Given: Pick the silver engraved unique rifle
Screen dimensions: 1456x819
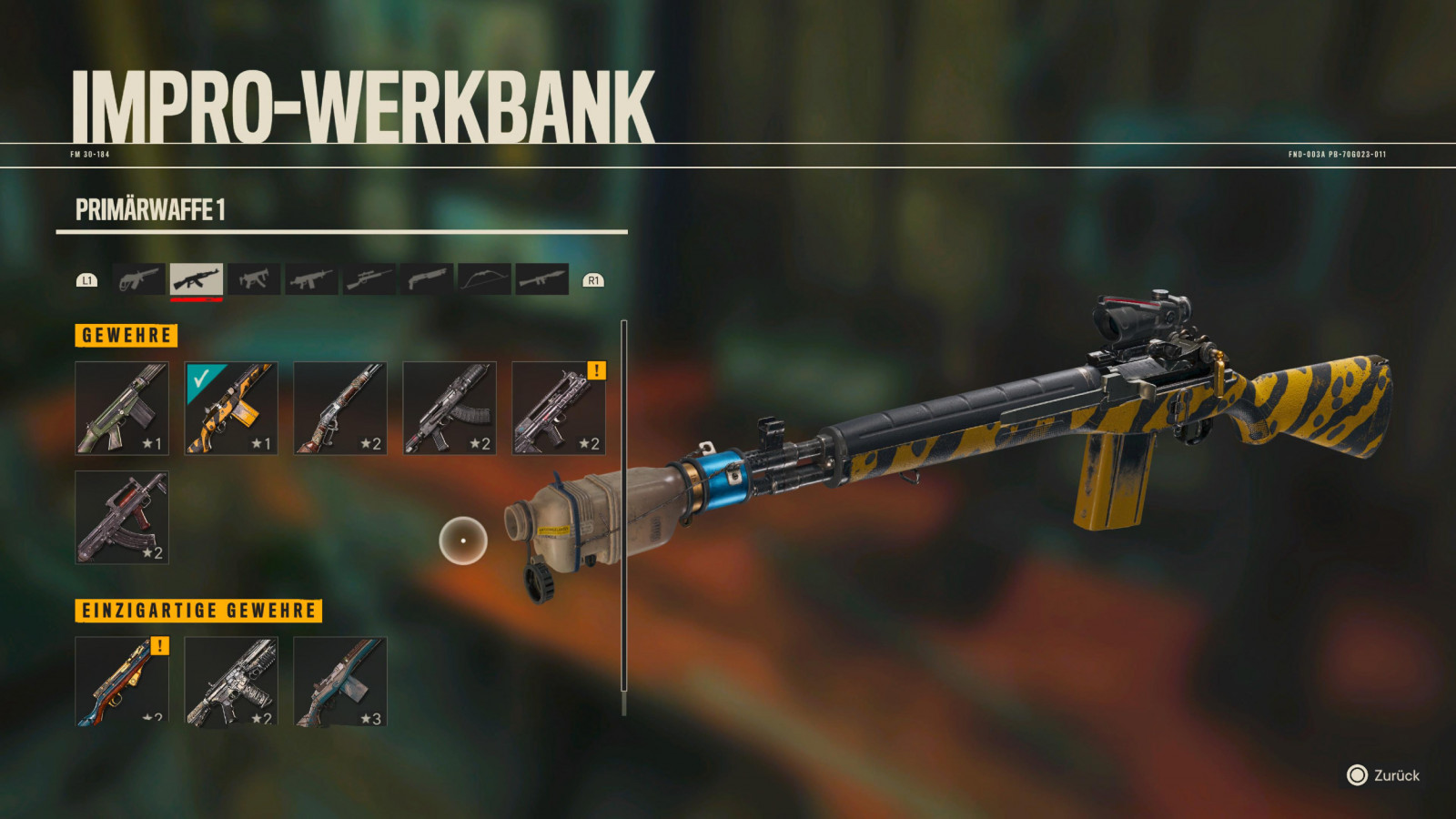Looking at the screenshot, I should click(231, 681).
